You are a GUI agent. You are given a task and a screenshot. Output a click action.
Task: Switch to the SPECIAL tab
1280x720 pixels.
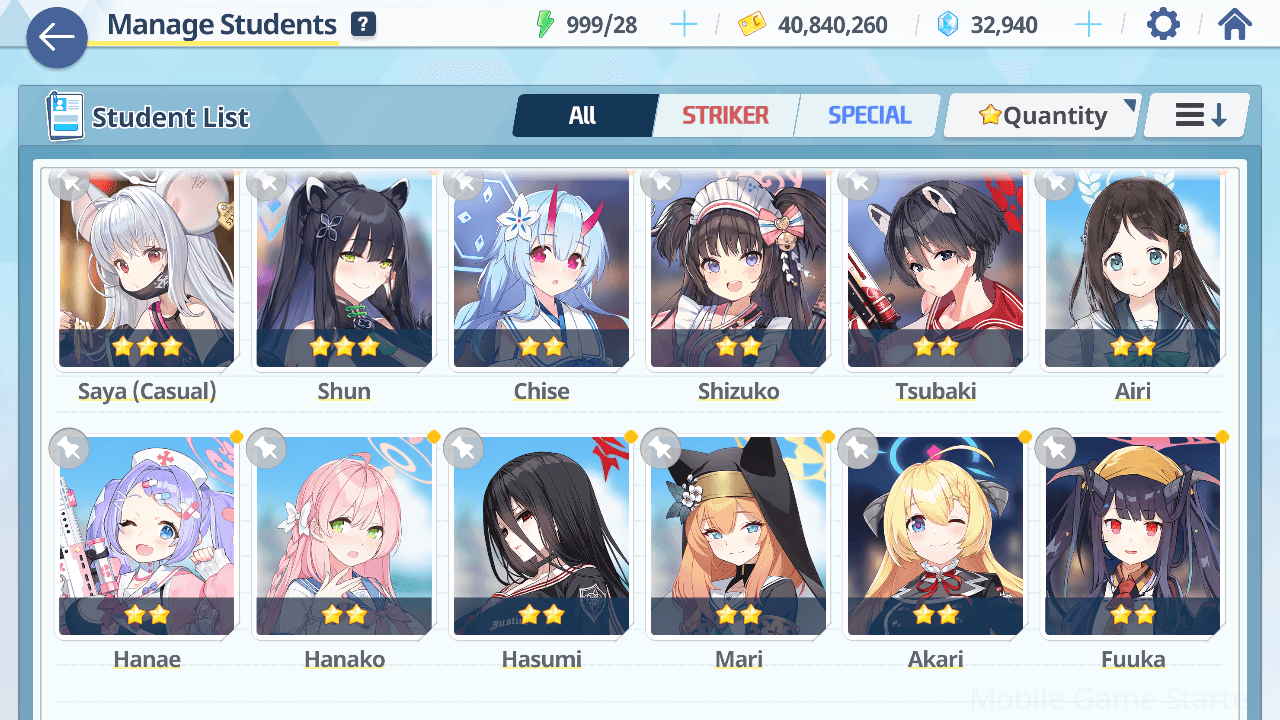tap(869, 116)
